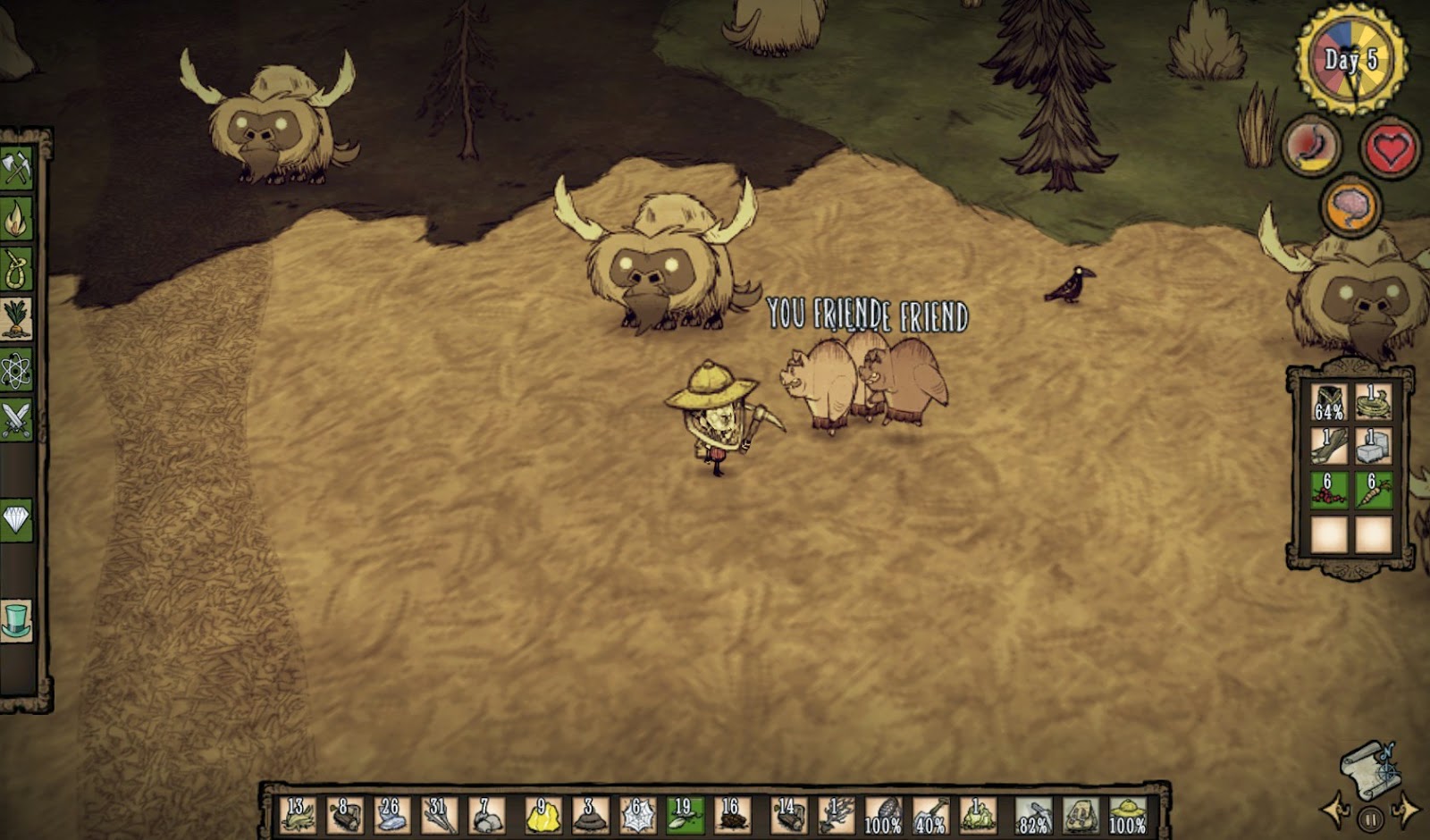Image resolution: width=1430 pixels, height=840 pixels.
Task: Open the Food crafting tab
Action: pos(16,319)
